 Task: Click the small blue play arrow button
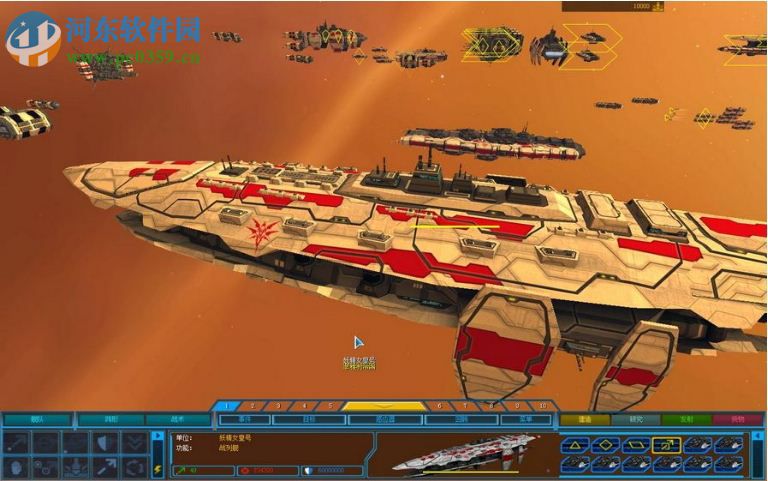pyautogui.click(x=157, y=437)
